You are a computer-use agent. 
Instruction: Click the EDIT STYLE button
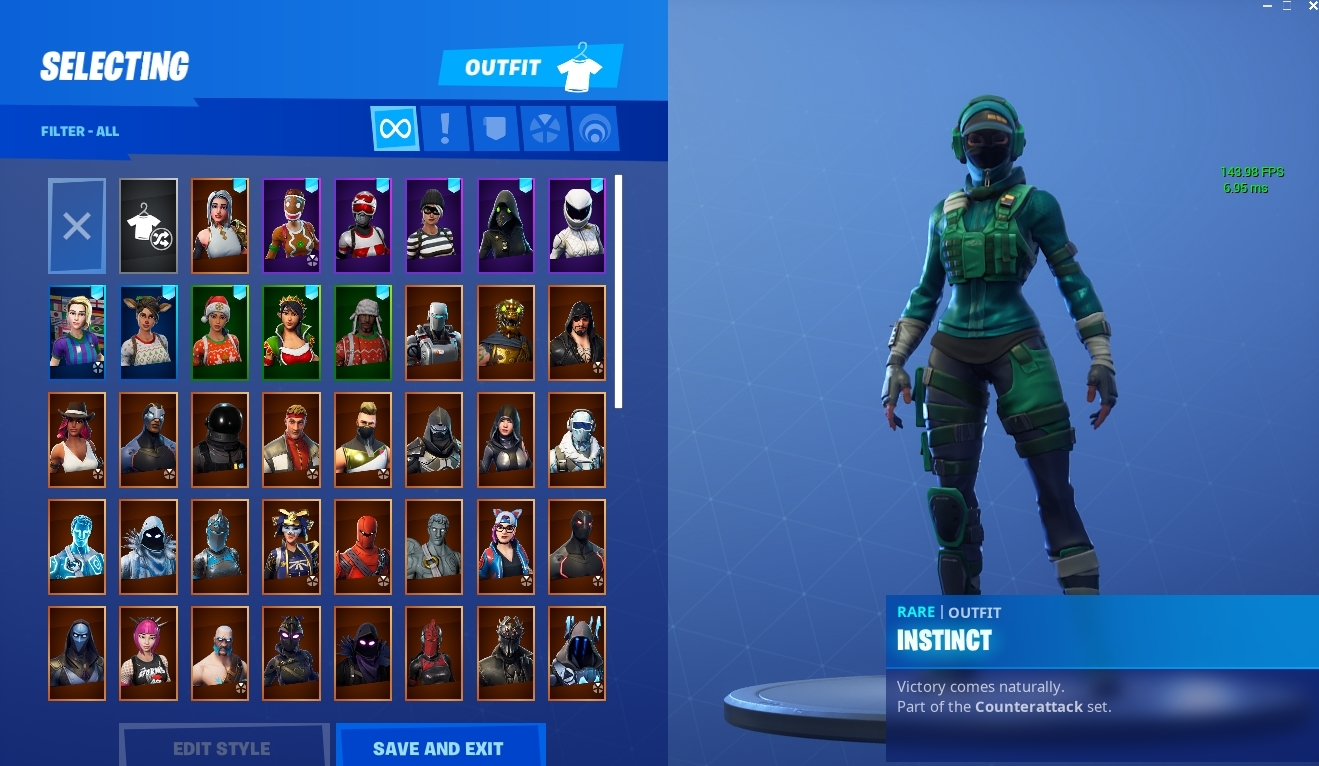[x=222, y=748]
